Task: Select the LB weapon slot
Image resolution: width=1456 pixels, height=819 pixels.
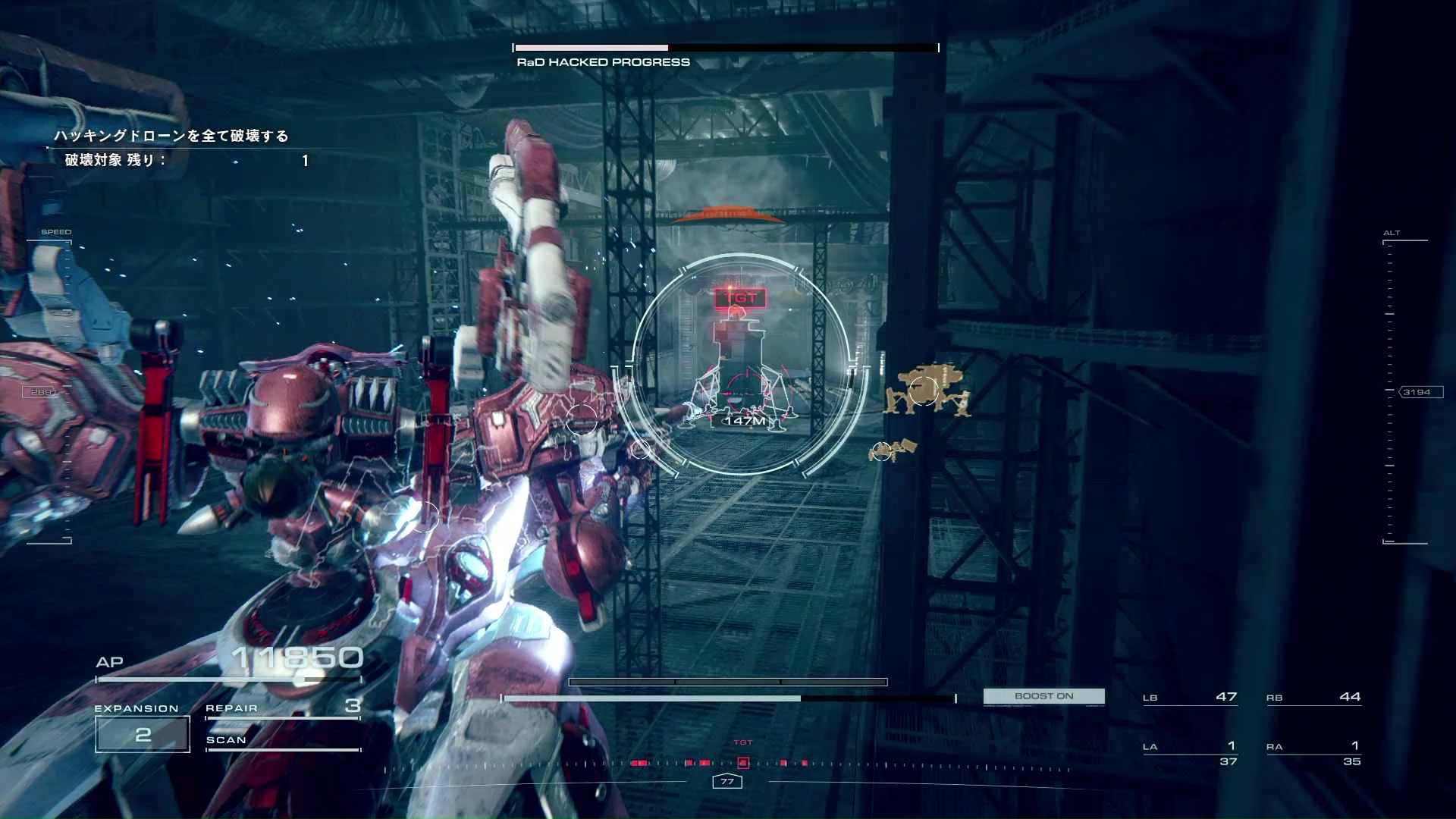Action: click(1189, 697)
